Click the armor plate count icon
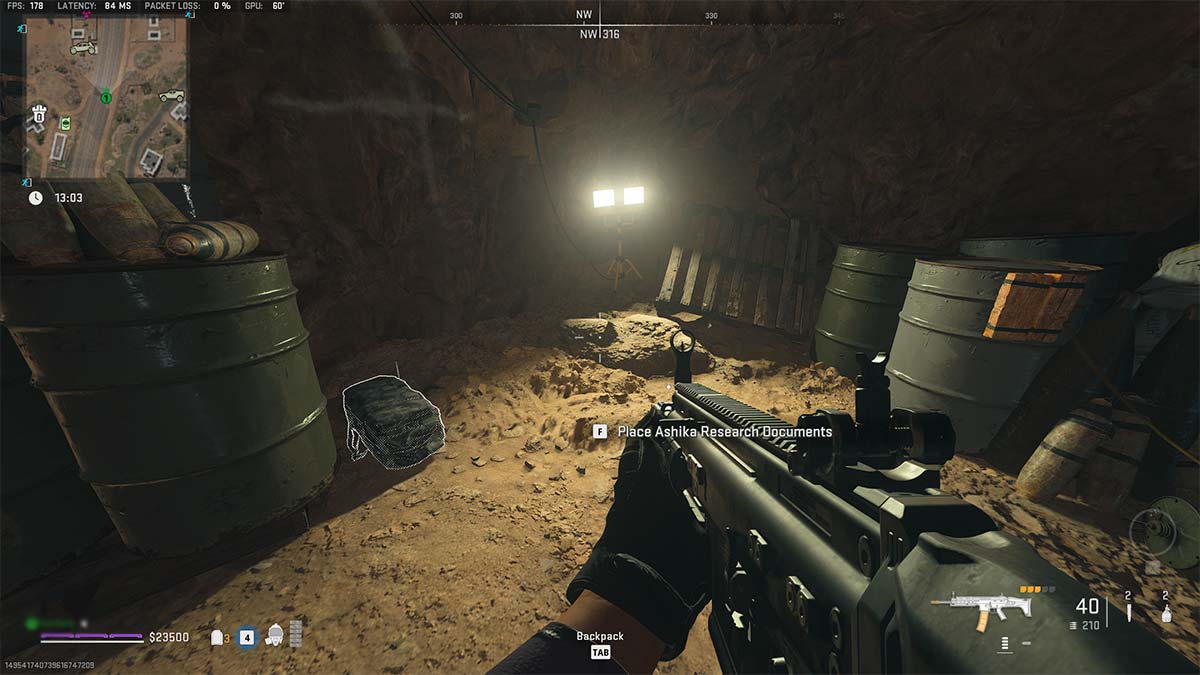1200x675 pixels. point(217,637)
